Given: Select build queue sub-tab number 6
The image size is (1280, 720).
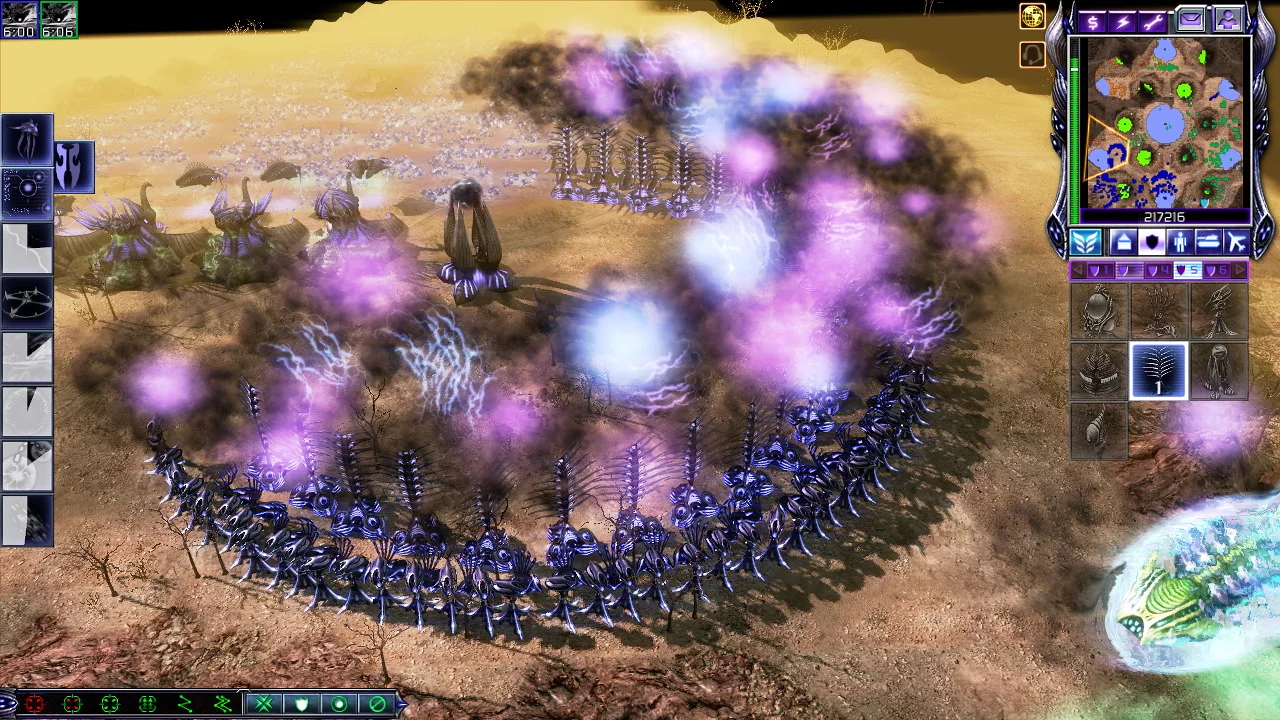Looking at the screenshot, I should [1217, 271].
